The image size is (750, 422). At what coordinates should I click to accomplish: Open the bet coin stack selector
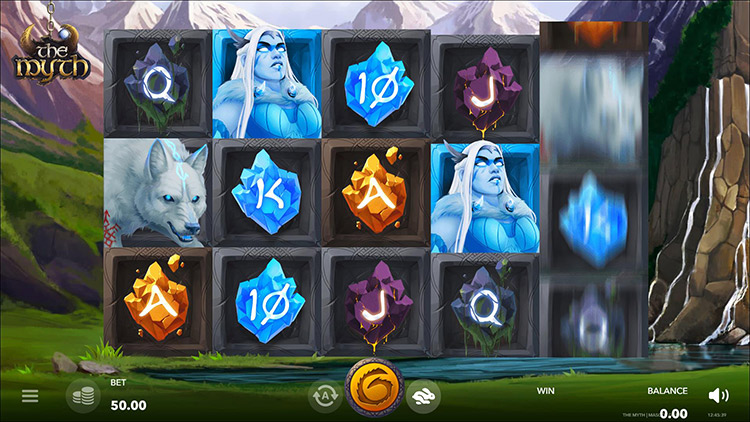[x=82, y=396]
